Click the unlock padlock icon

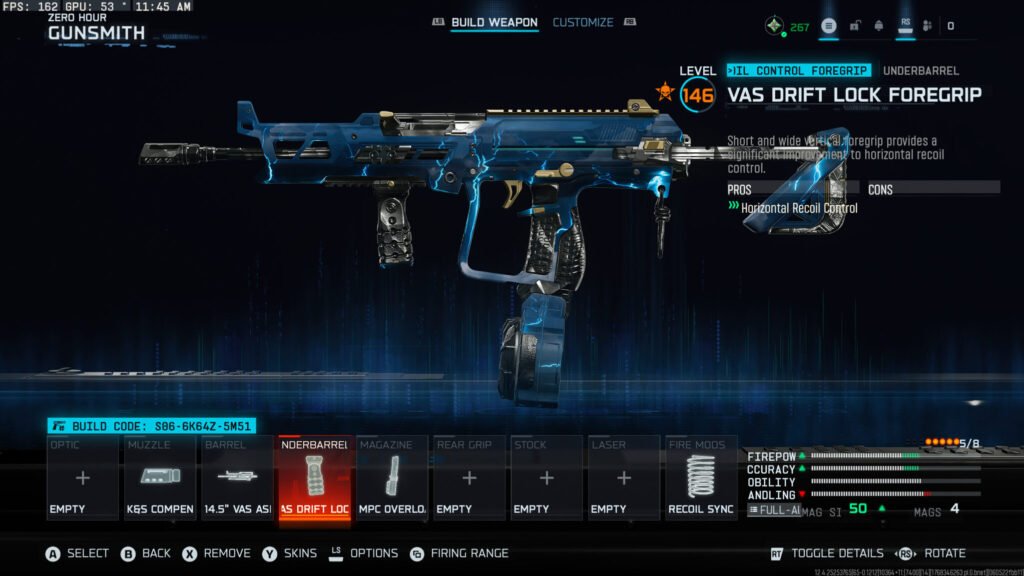click(x=855, y=26)
